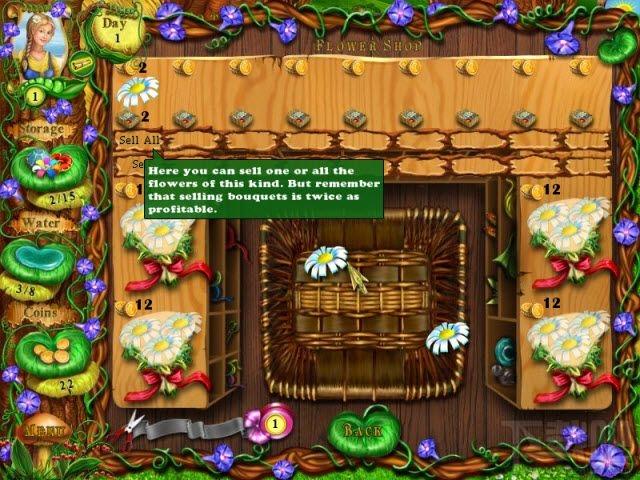The image size is (640, 480).
Task: Click the Sell All button
Action: [x=137, y=140]
